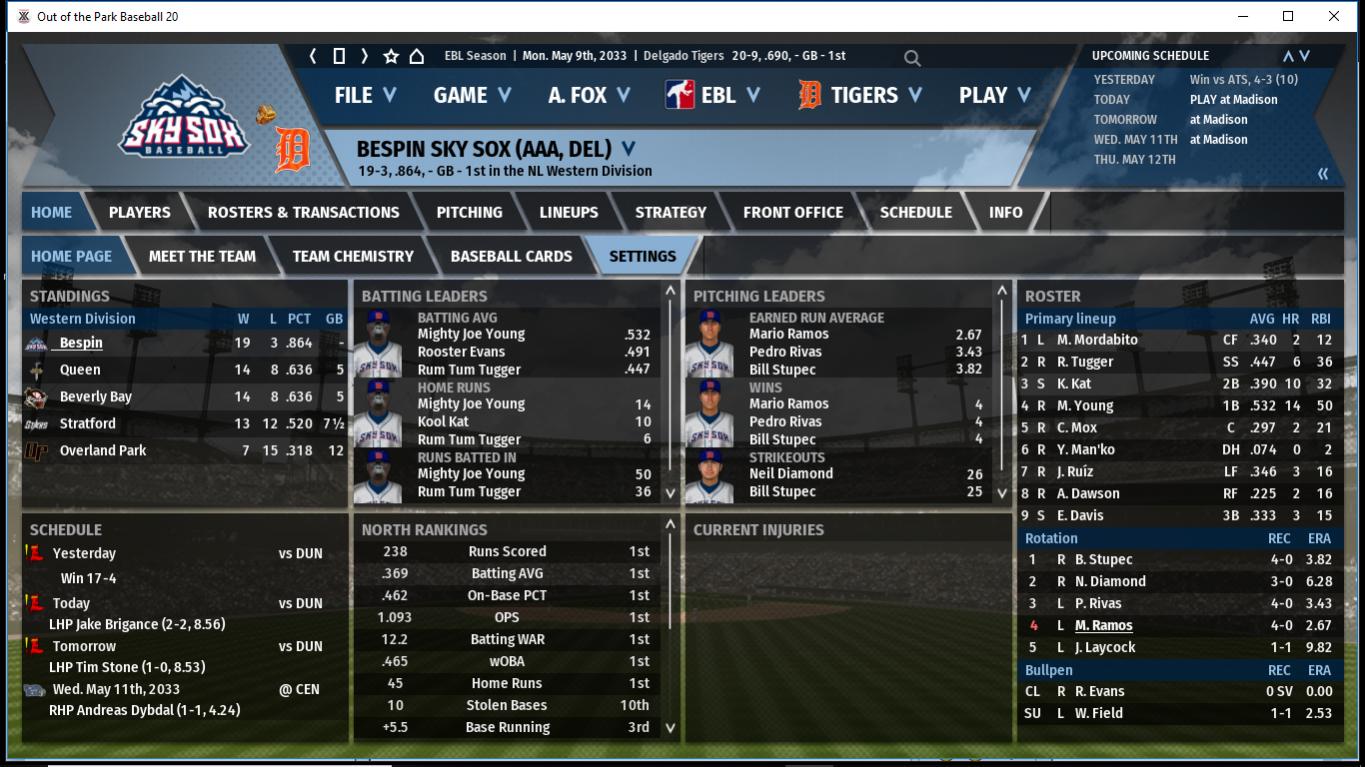Switch to Meet the Team subtab
This screenshot has width=1365, height=767.
coord(202,256)
